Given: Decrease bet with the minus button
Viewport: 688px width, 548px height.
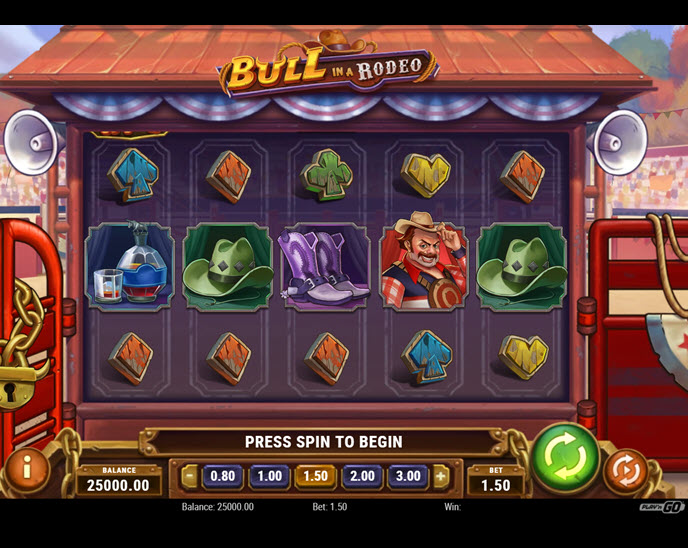Looking at the screenshot, I should point(190,477).
